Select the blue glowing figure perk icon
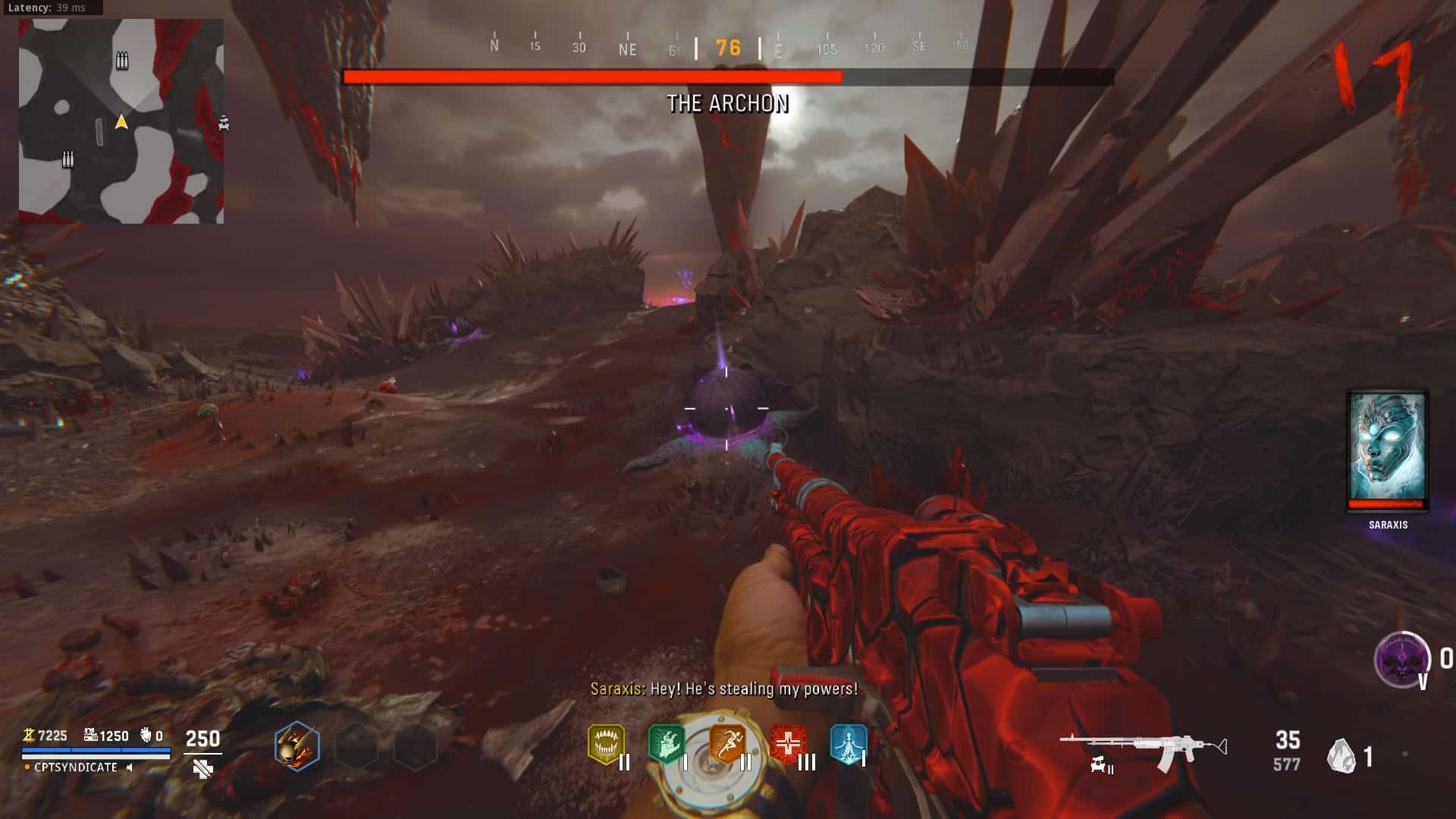 [x=848, y=744]
